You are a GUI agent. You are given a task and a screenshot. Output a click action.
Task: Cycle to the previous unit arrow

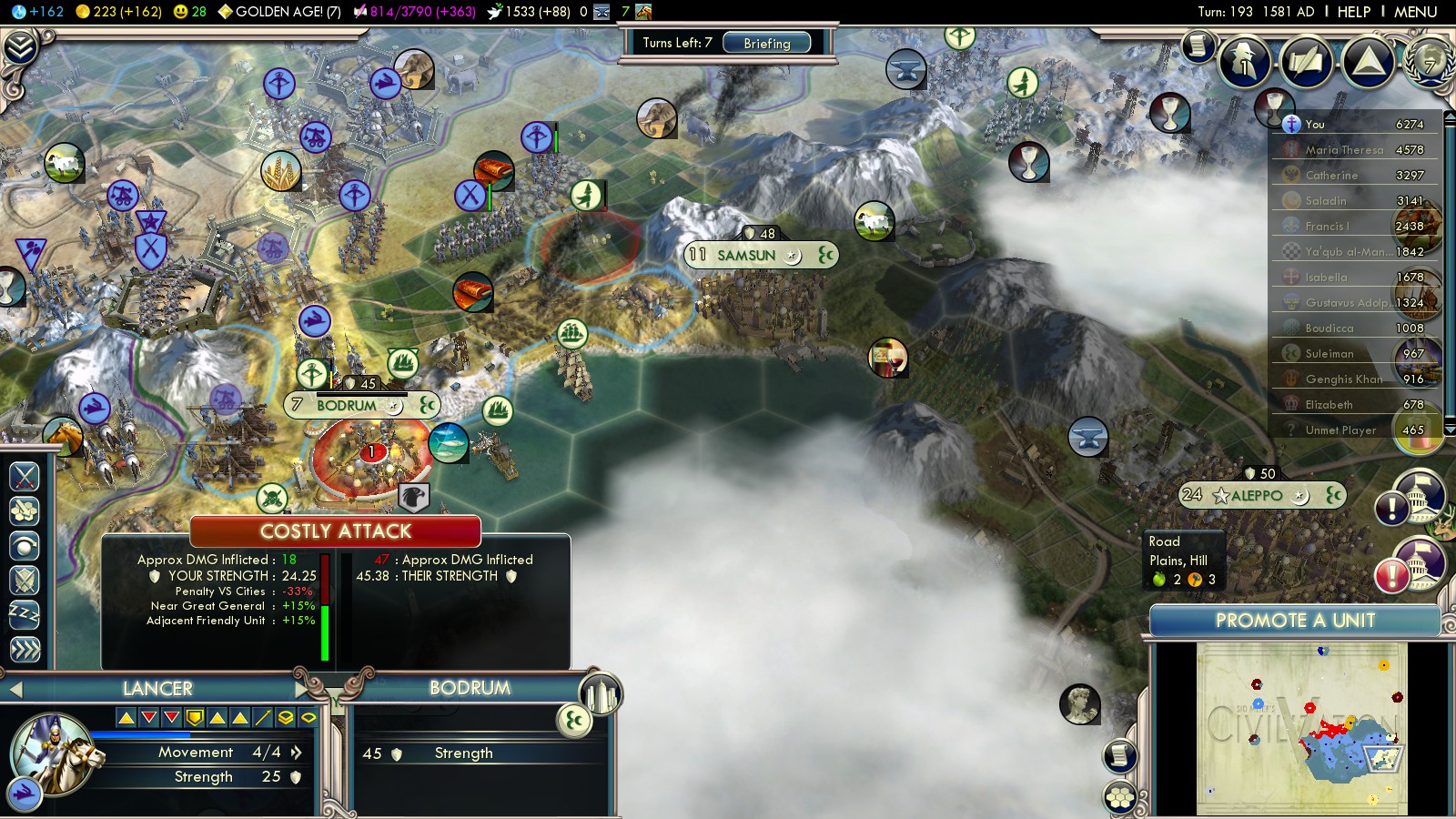[x=15, y=689]
